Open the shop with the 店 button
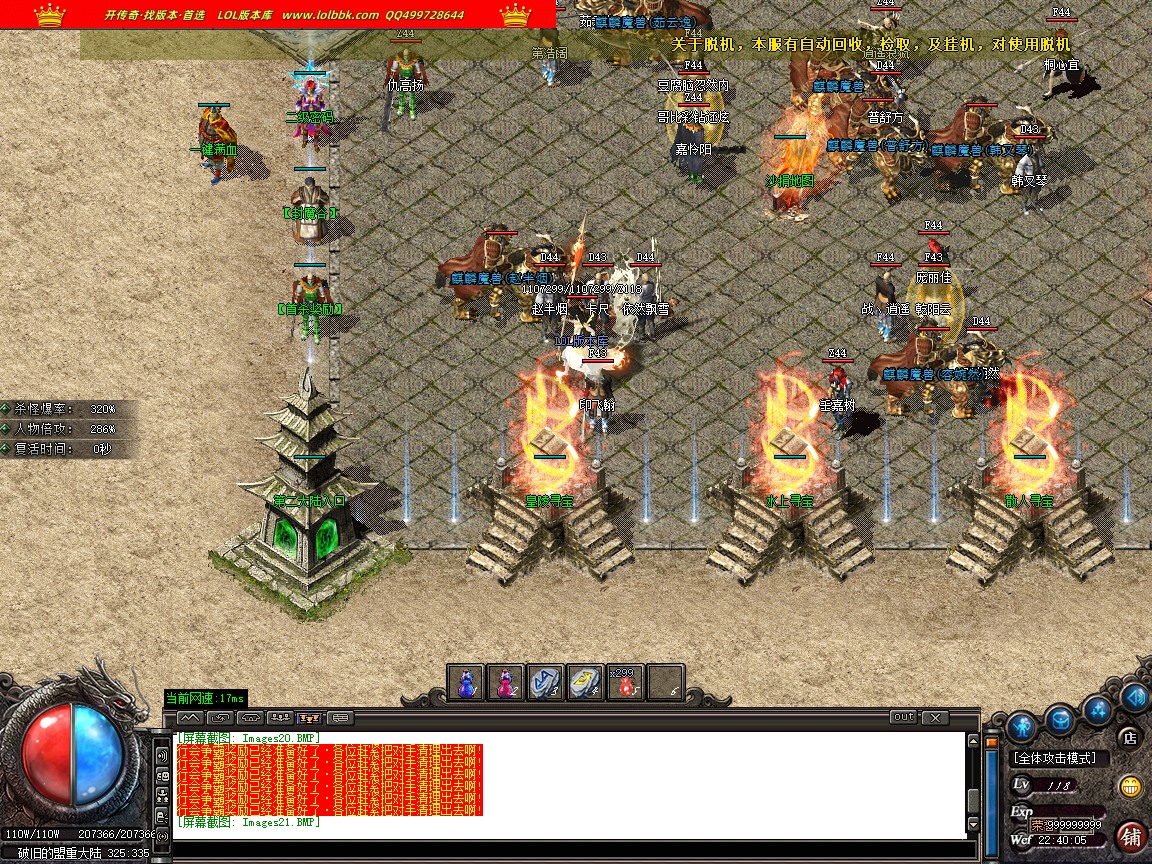 (1130, 738)
